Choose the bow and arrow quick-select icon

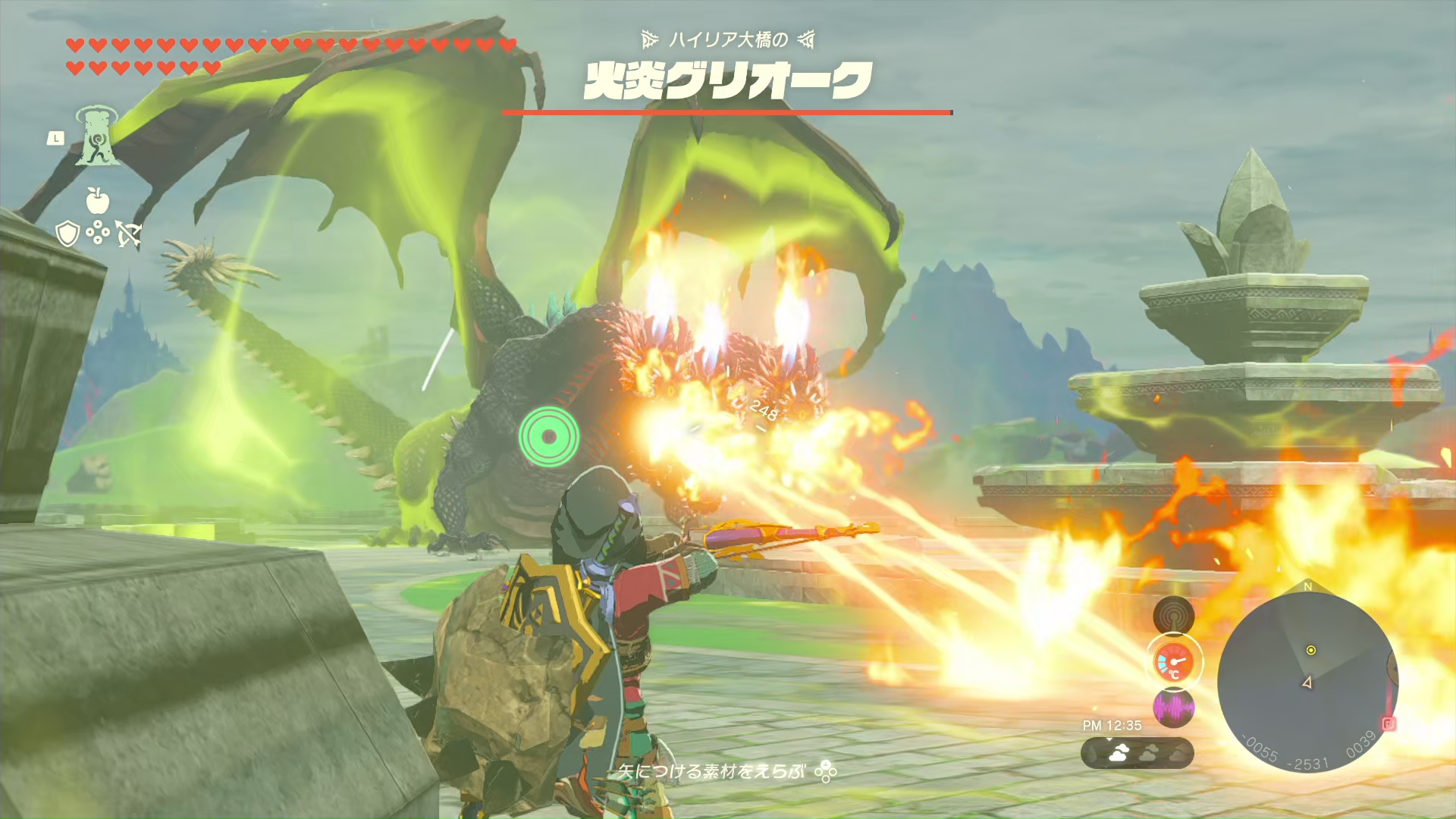[x=128, y=234]
